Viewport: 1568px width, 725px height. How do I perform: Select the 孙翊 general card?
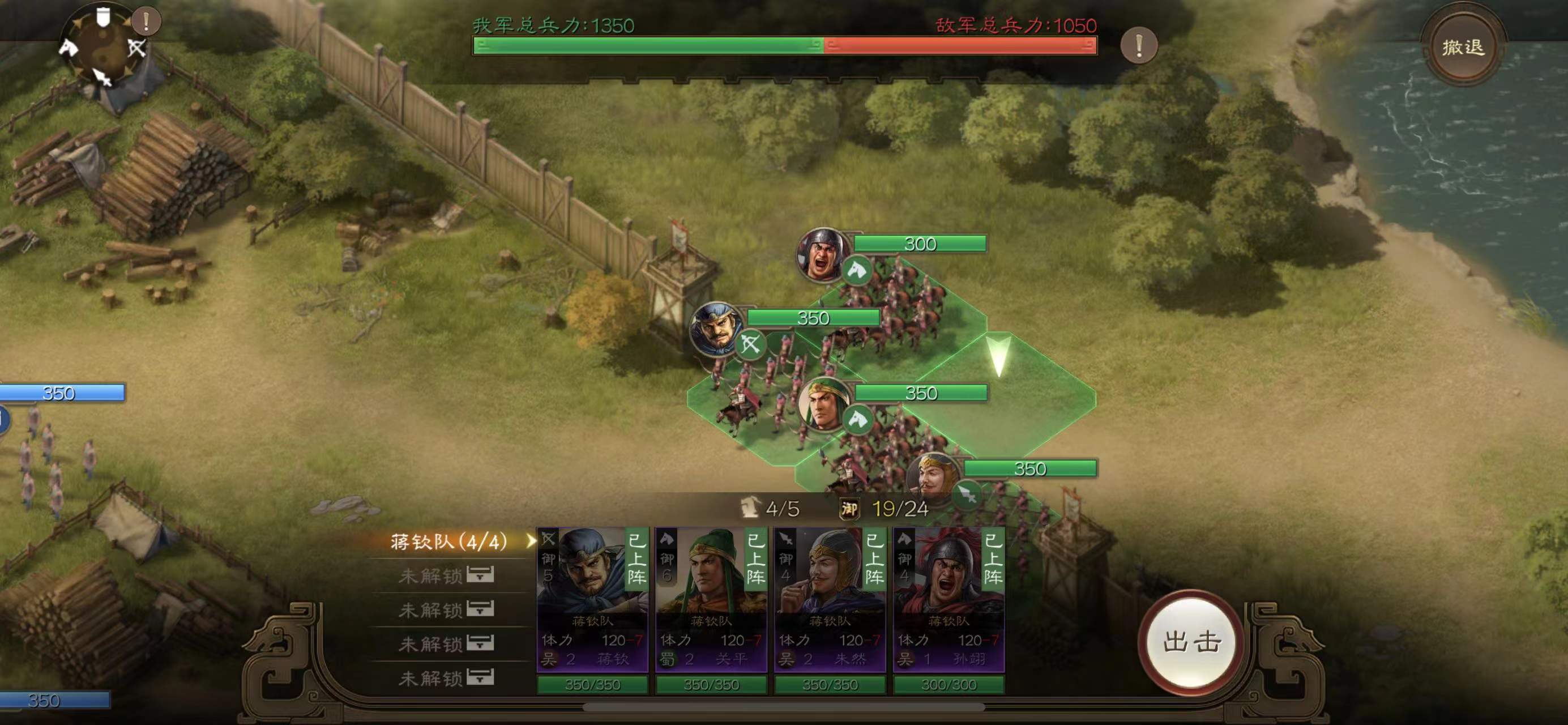pyautogui.click(x=949, y=600)
